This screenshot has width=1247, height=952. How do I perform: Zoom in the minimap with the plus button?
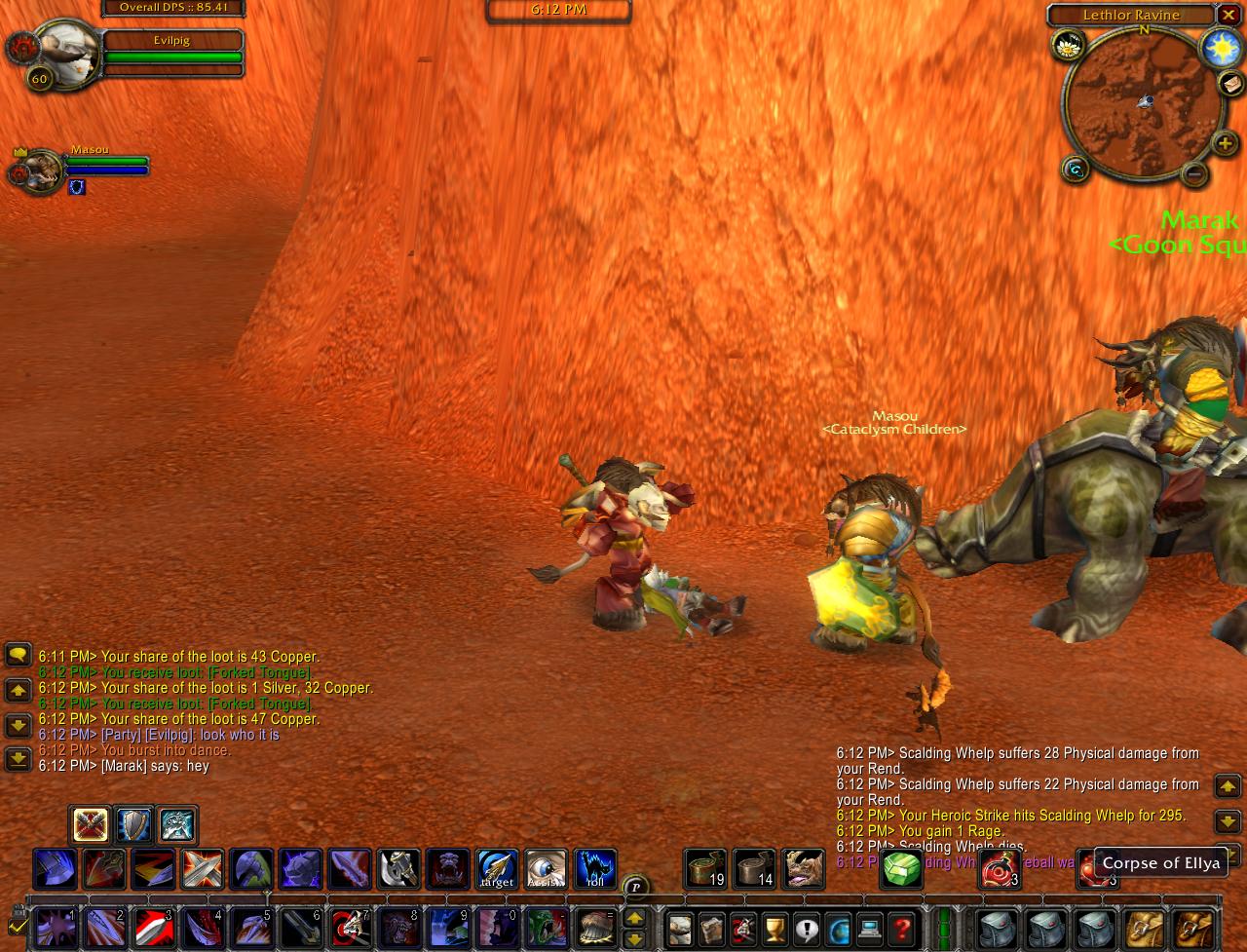(1225, 144)
